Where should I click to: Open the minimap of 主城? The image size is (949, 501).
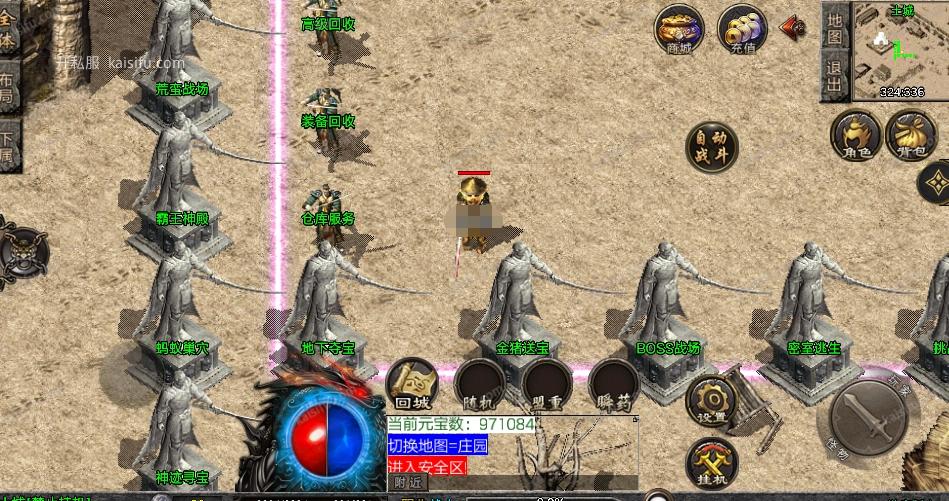(x=900, y=52)
